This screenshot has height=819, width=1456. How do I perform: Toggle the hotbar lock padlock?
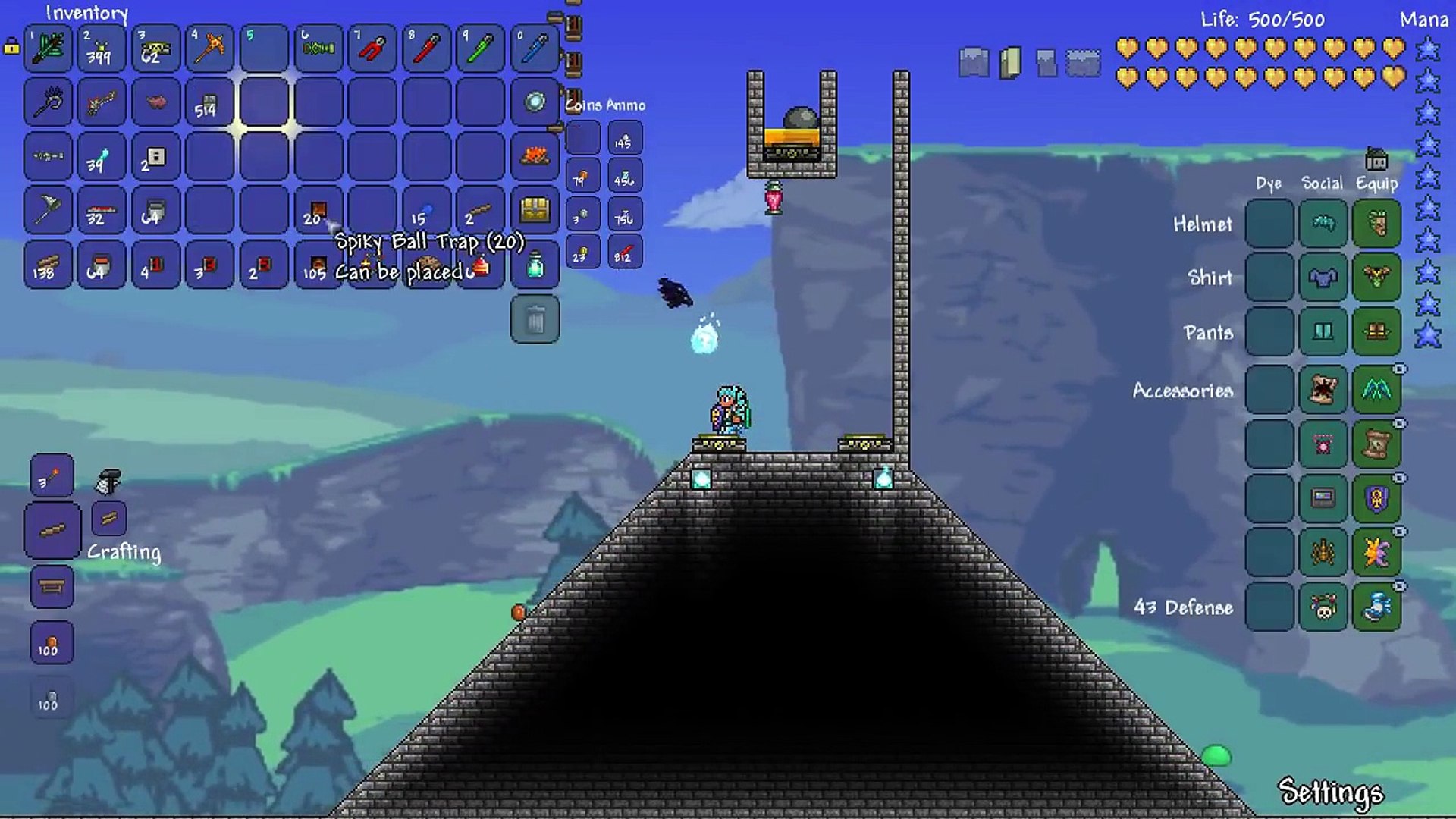[x=11, y=47]
